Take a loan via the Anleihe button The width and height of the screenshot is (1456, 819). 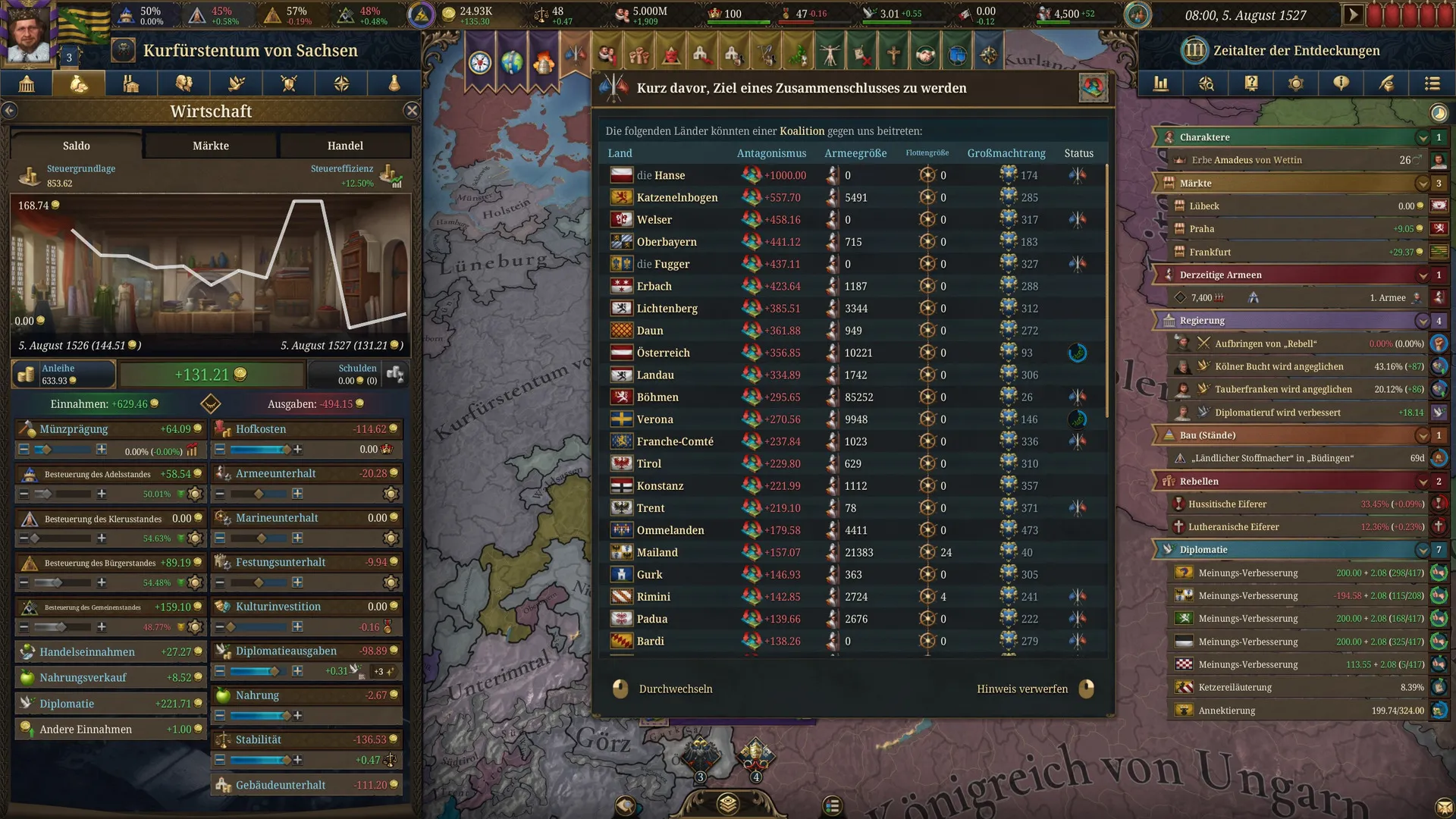tap(62, 374)
